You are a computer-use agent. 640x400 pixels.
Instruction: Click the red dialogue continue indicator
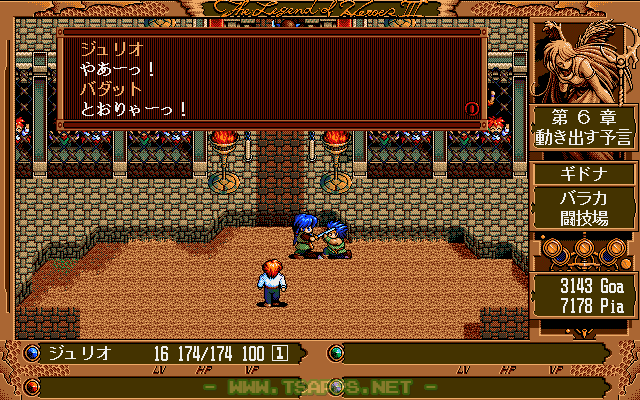point(472,108)
